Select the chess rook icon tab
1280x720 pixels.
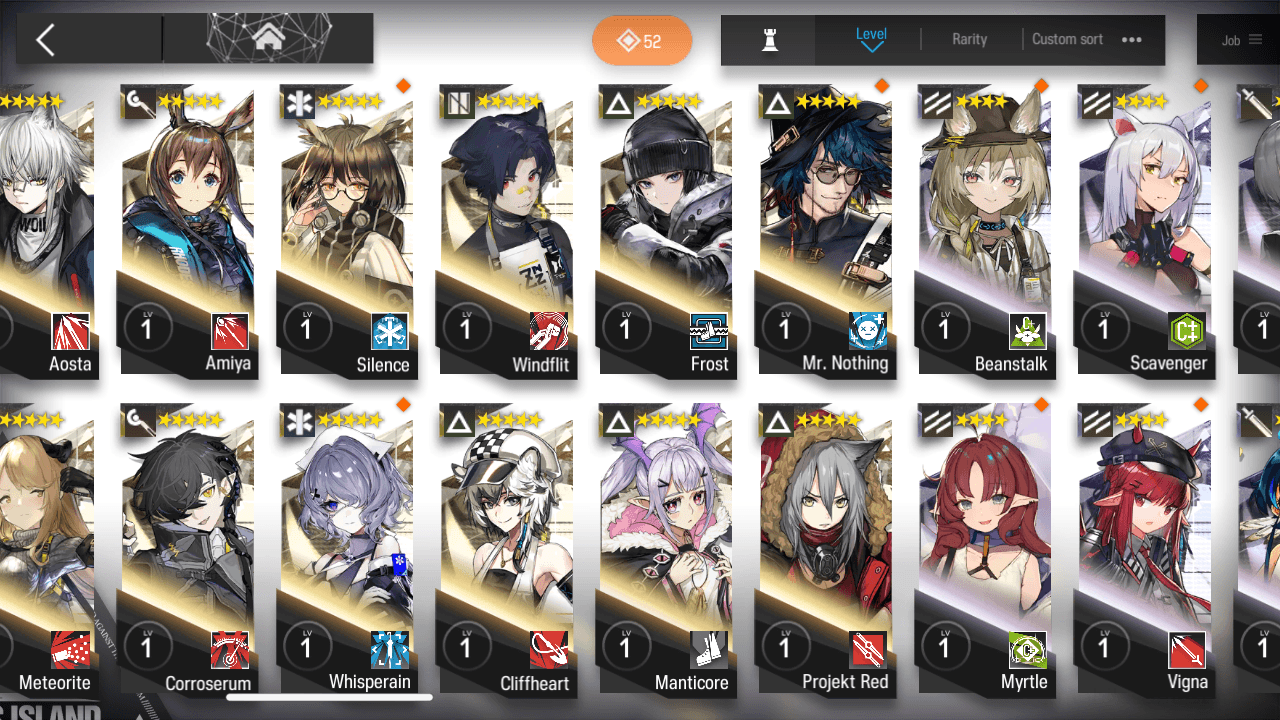click(x=769, y=40)
